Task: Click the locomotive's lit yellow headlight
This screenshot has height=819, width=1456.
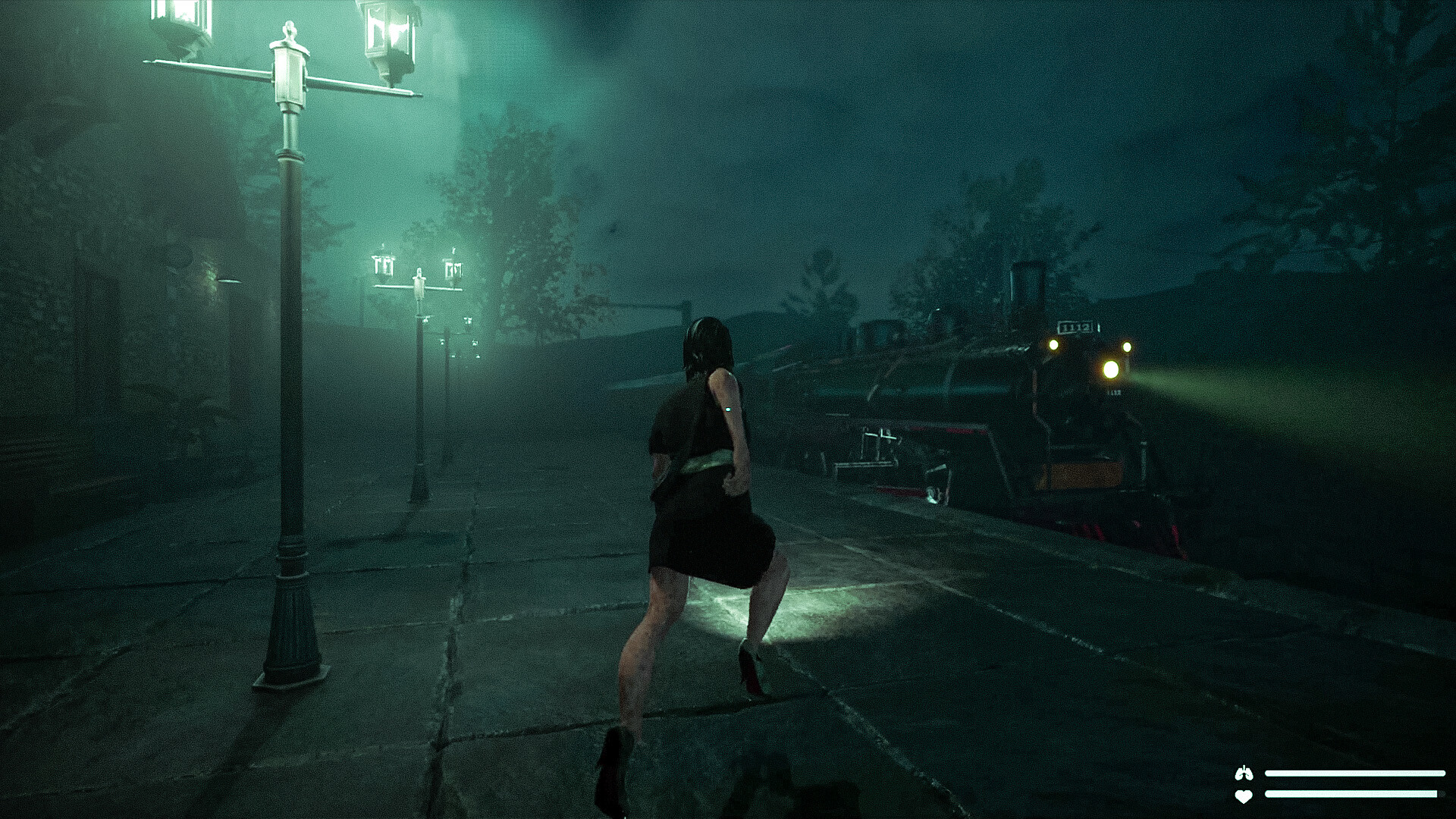Action: 1110,369
